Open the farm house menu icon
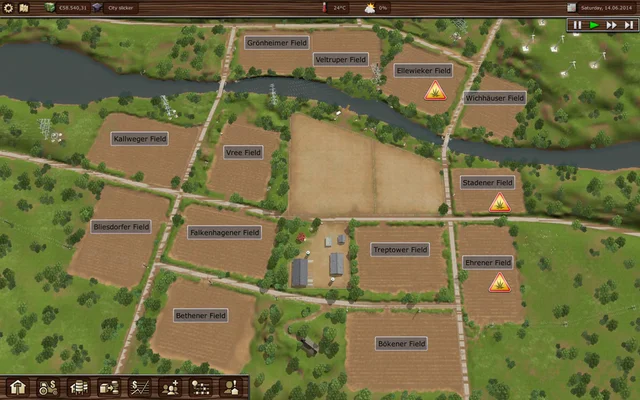 click(x=17, y=387)
